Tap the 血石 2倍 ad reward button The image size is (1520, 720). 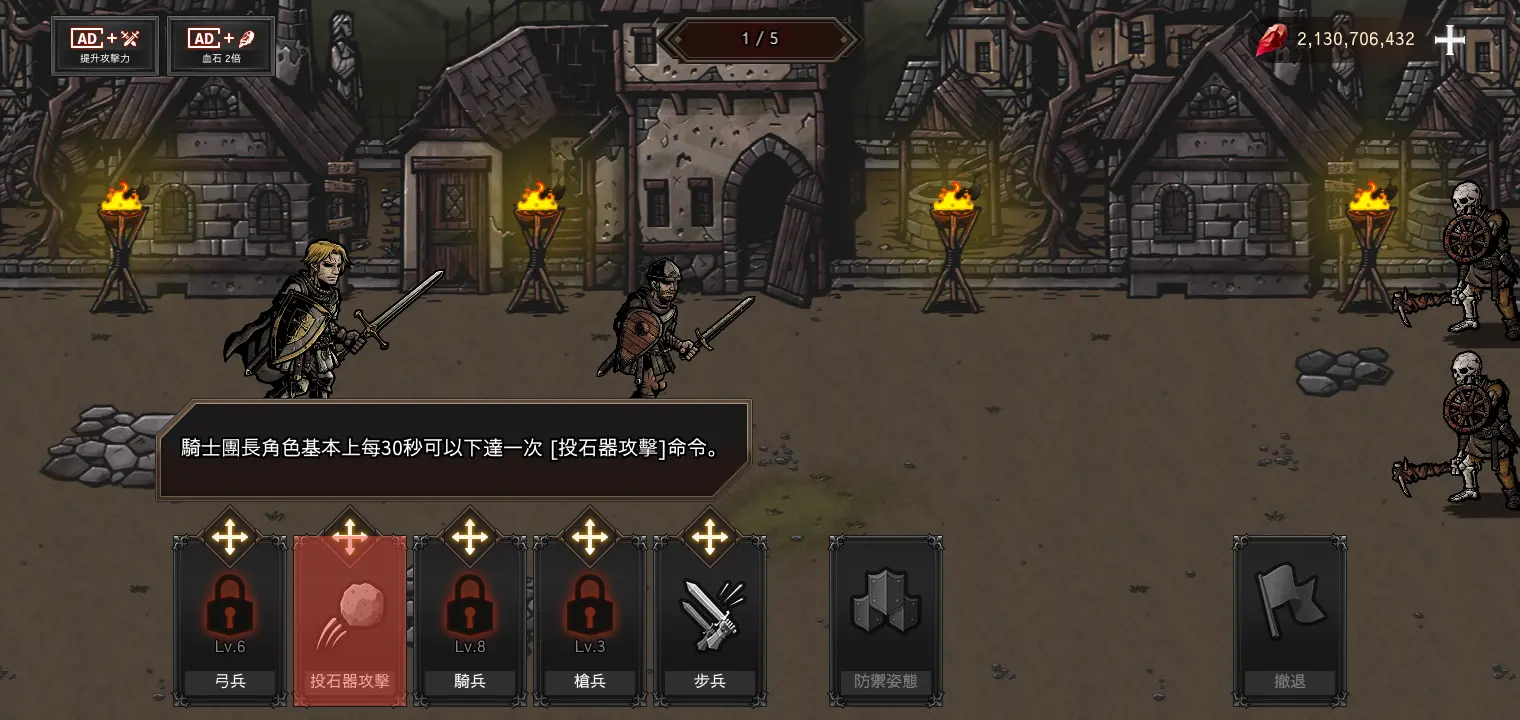pyautogui.click(x=220, y=45)
